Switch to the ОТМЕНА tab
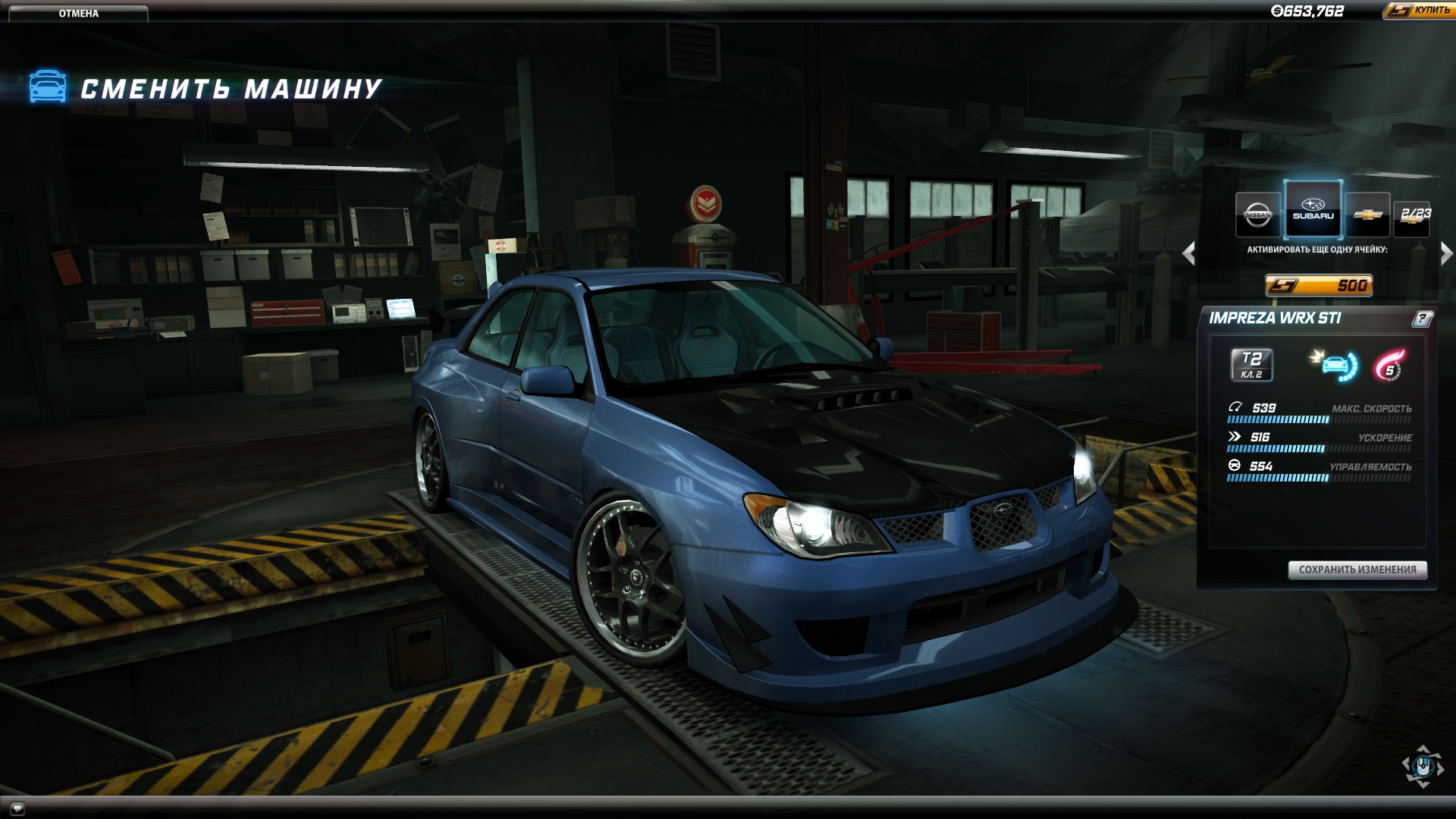This screenshot has width=1456, height=819. click(78, 12)
